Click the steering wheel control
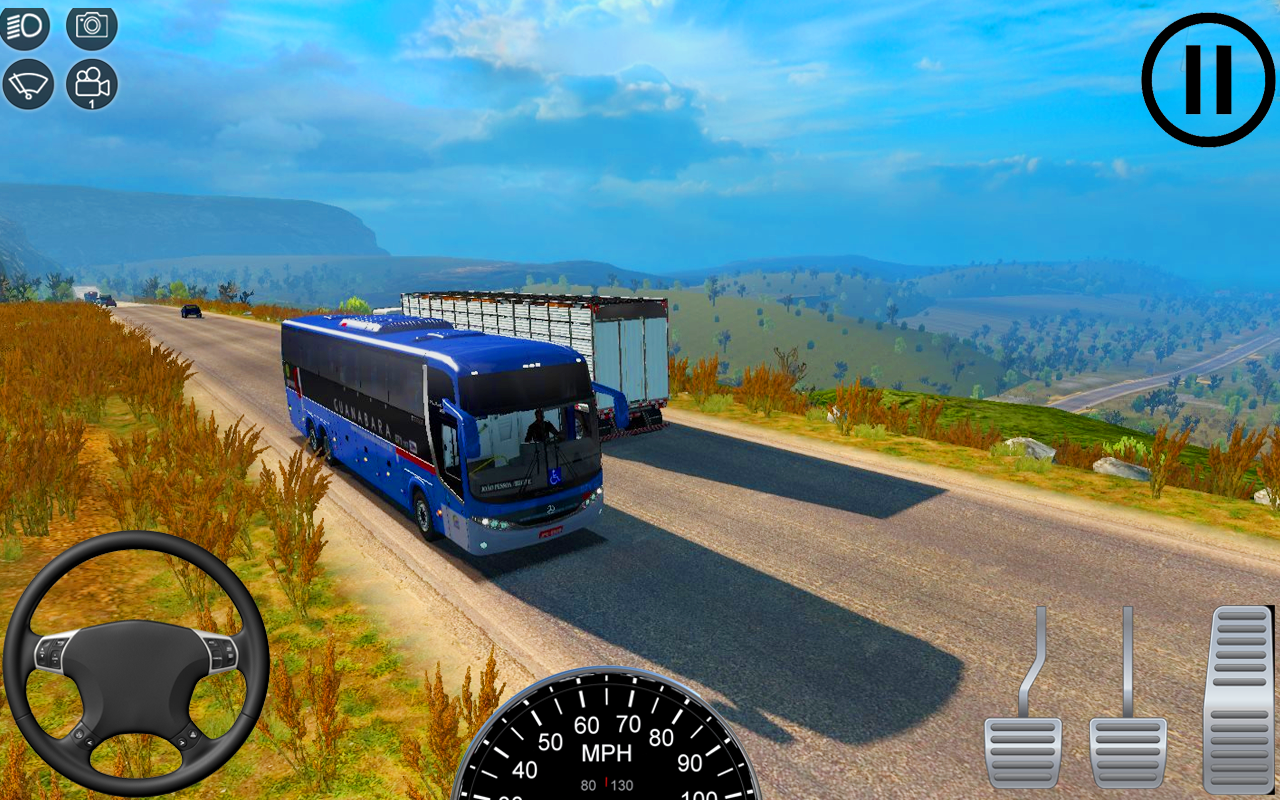The image size is (1280, 800). (136, 664)
